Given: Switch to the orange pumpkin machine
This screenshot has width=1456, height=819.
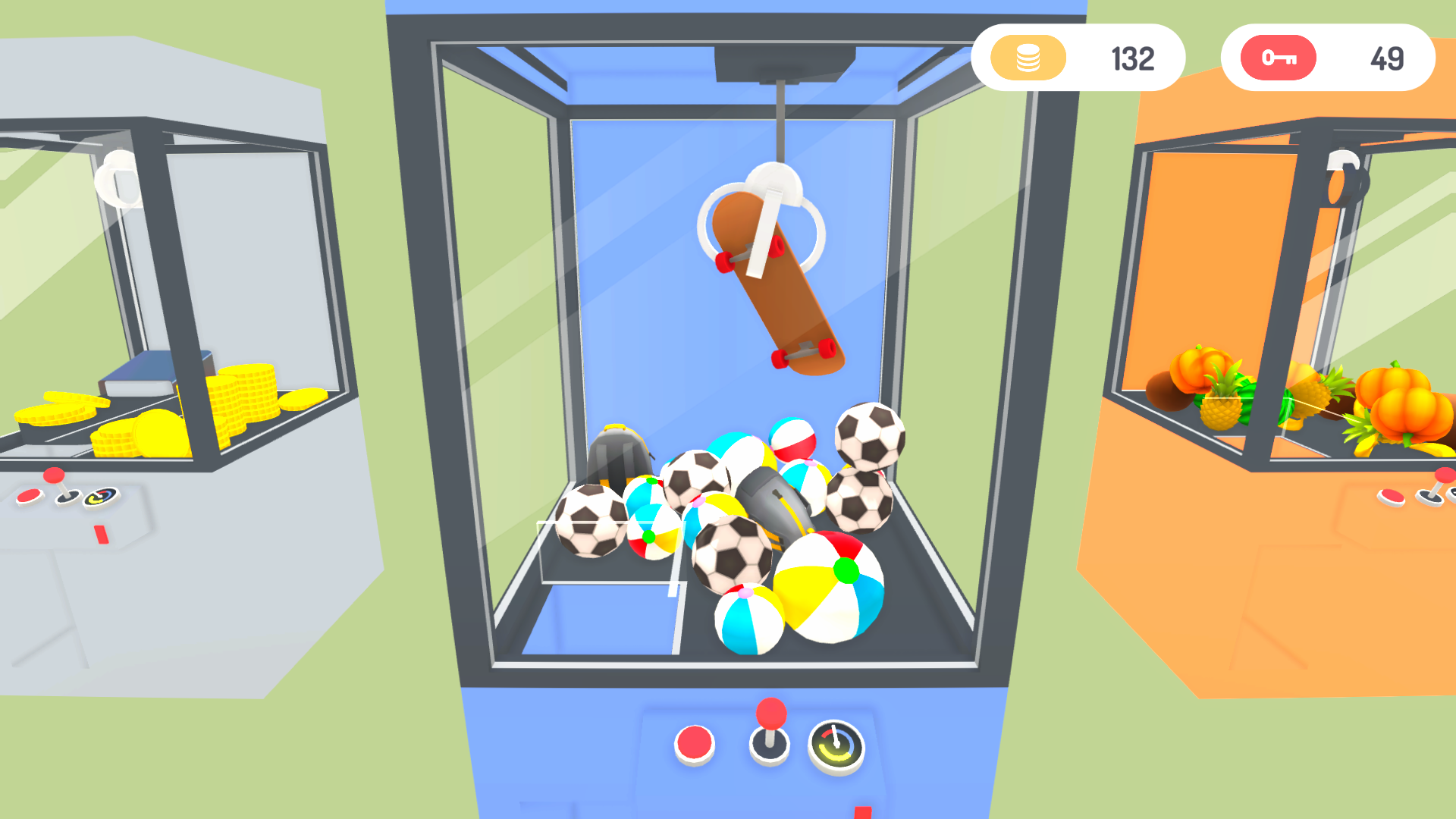Looking at the screenshot, I should point(1251,303).
